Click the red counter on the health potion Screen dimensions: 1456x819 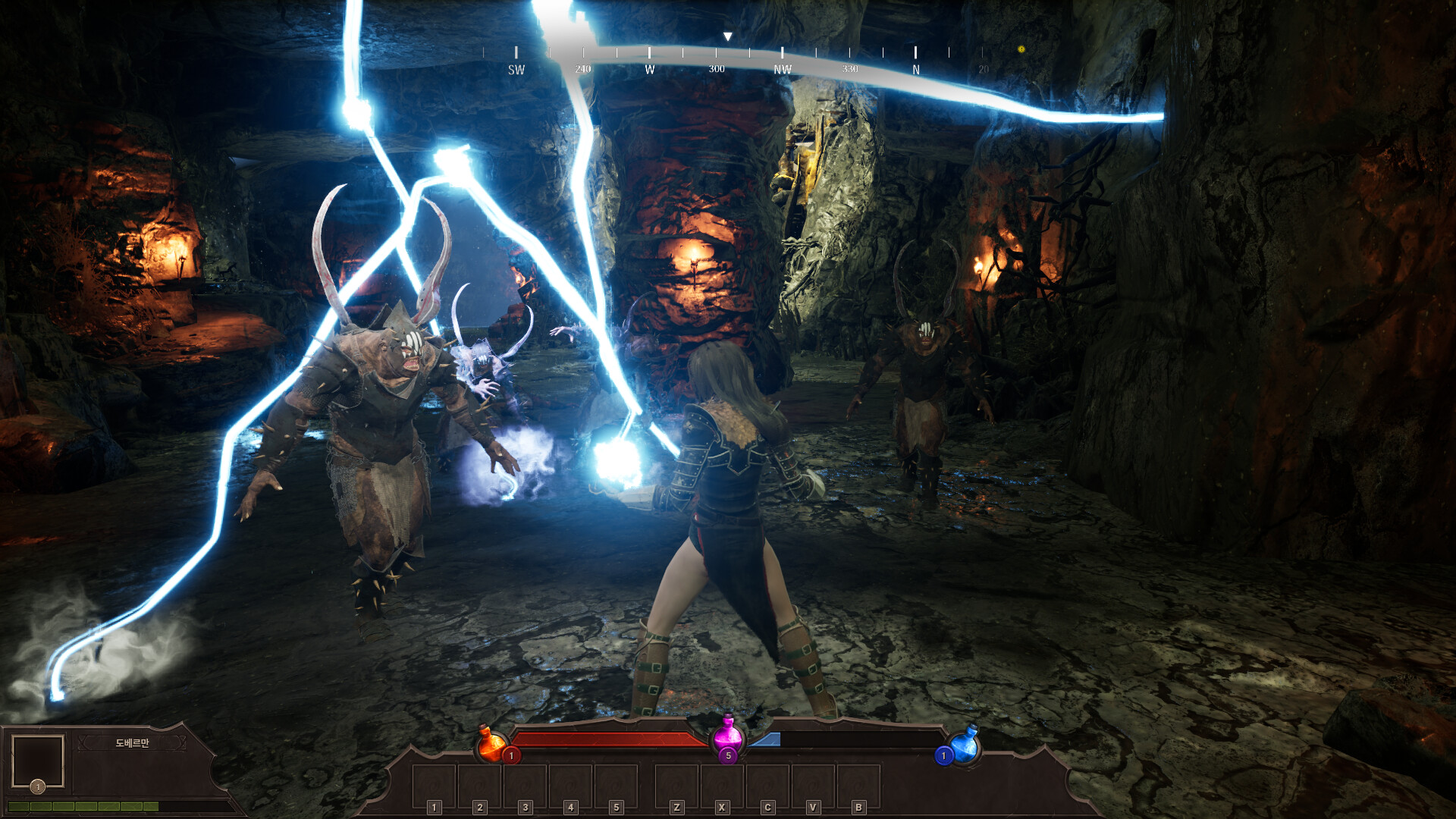511,755
